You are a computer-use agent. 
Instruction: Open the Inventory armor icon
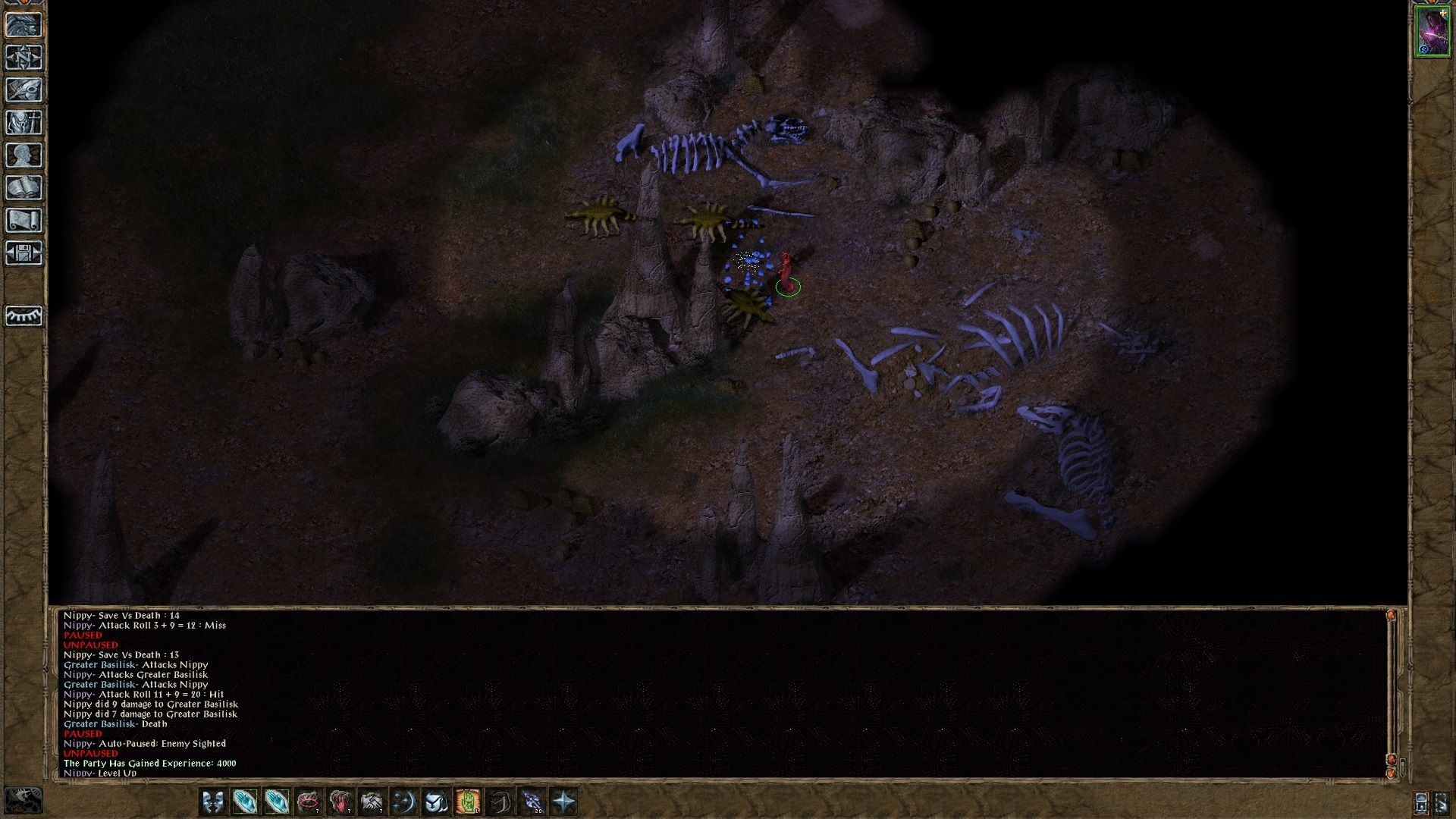24,122
